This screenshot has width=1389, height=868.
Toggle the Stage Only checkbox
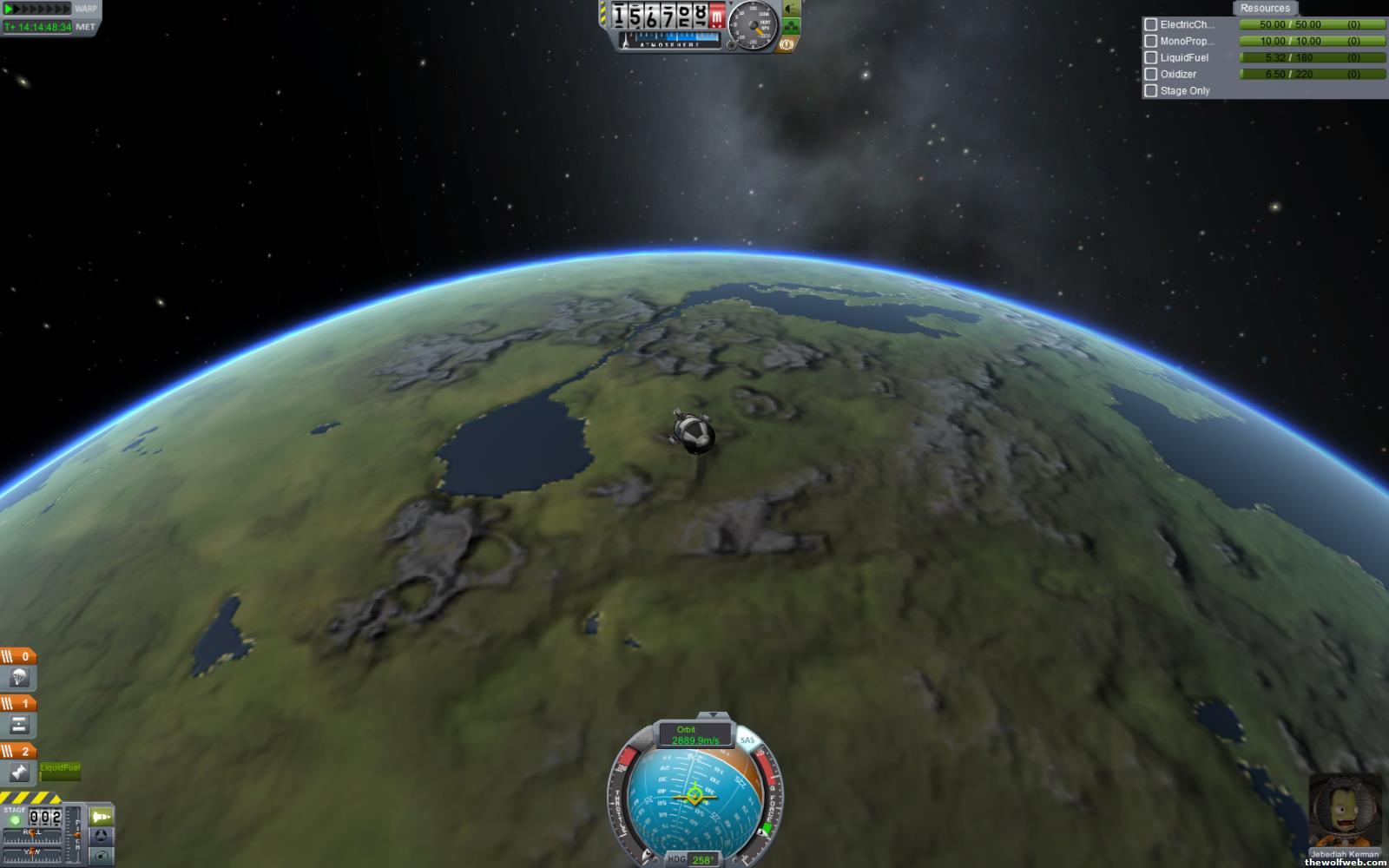point(1151,91)
